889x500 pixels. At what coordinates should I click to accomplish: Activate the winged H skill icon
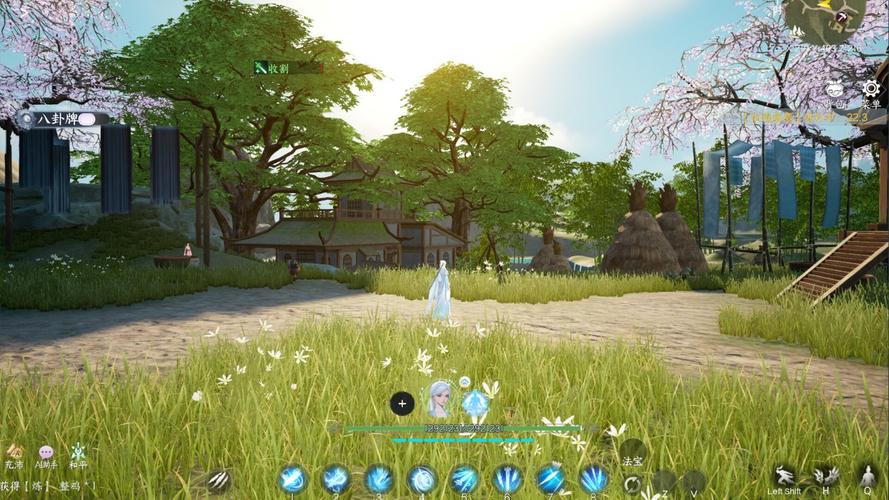click(x=826, y=476)
